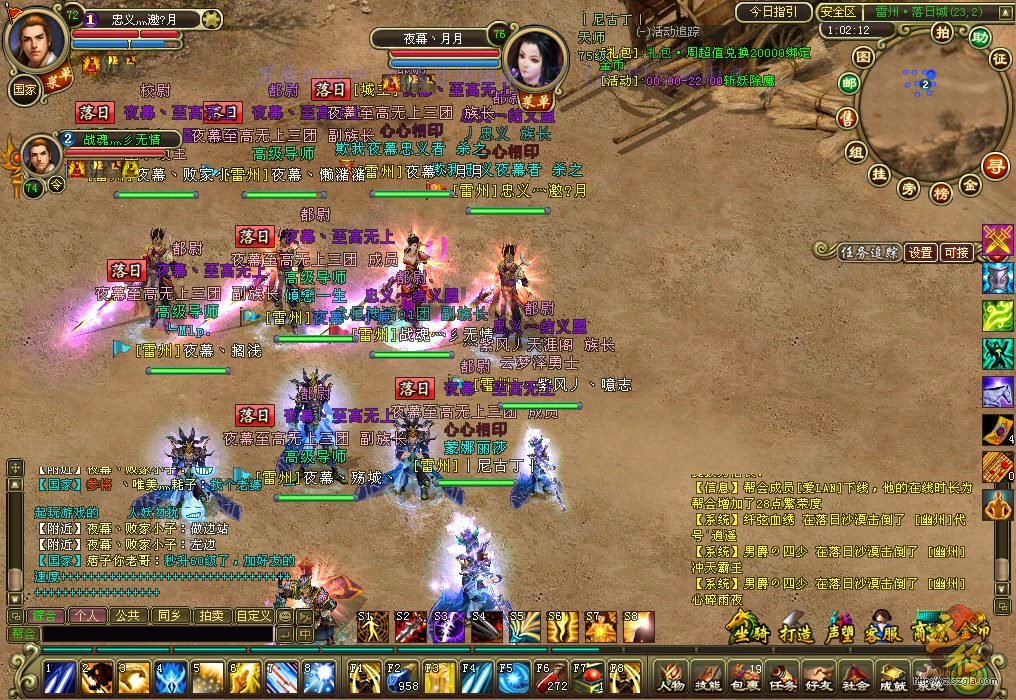The width and height of the screenshot is (1016, 700).
Task: Switch chat to the 个人 tab
Action: click(86, 616)
